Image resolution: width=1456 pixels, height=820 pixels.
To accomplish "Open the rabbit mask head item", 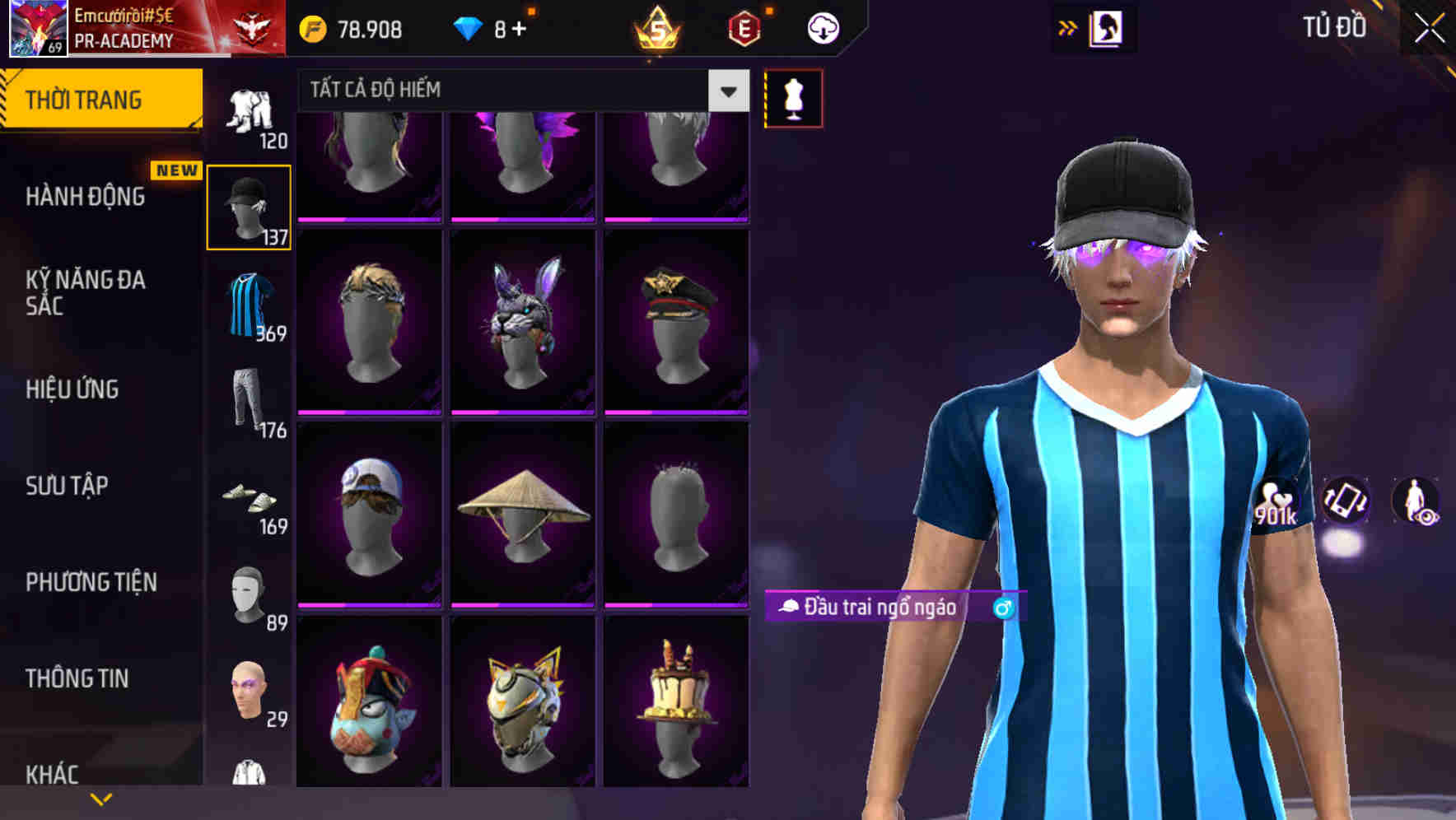I will 520,321.
